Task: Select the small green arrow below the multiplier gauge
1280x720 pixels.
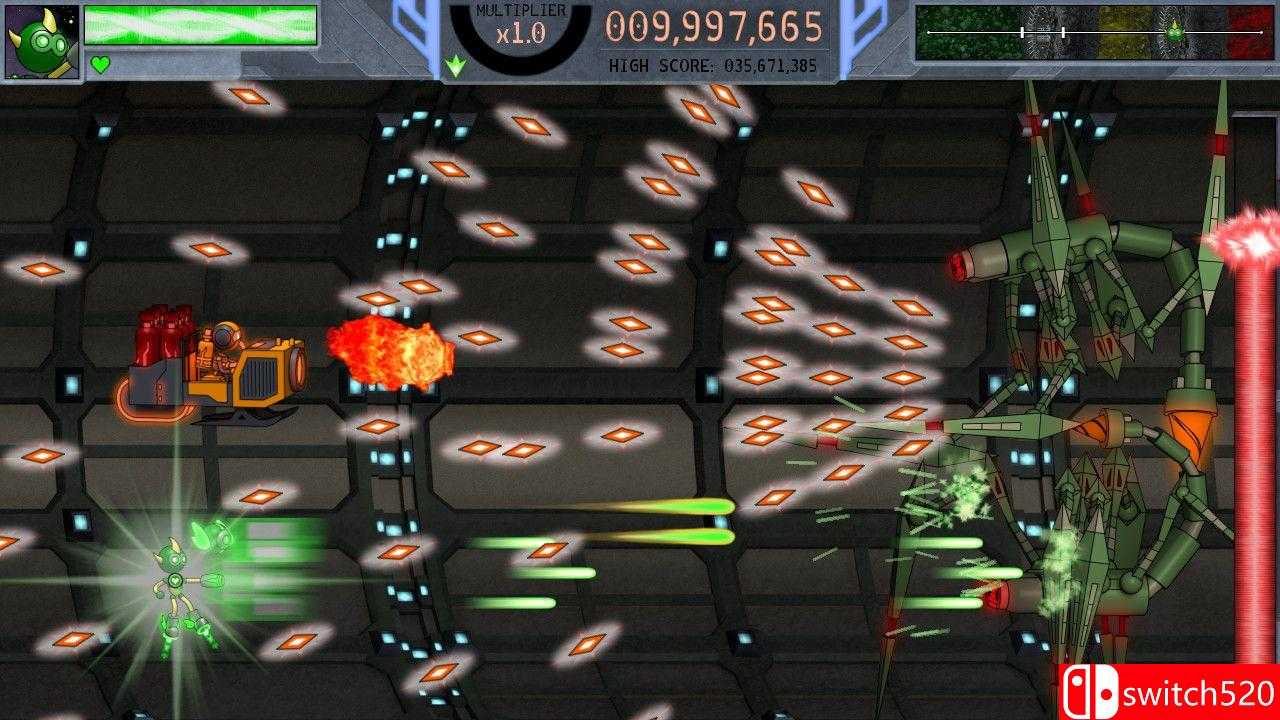Action: tap(455, 62)
